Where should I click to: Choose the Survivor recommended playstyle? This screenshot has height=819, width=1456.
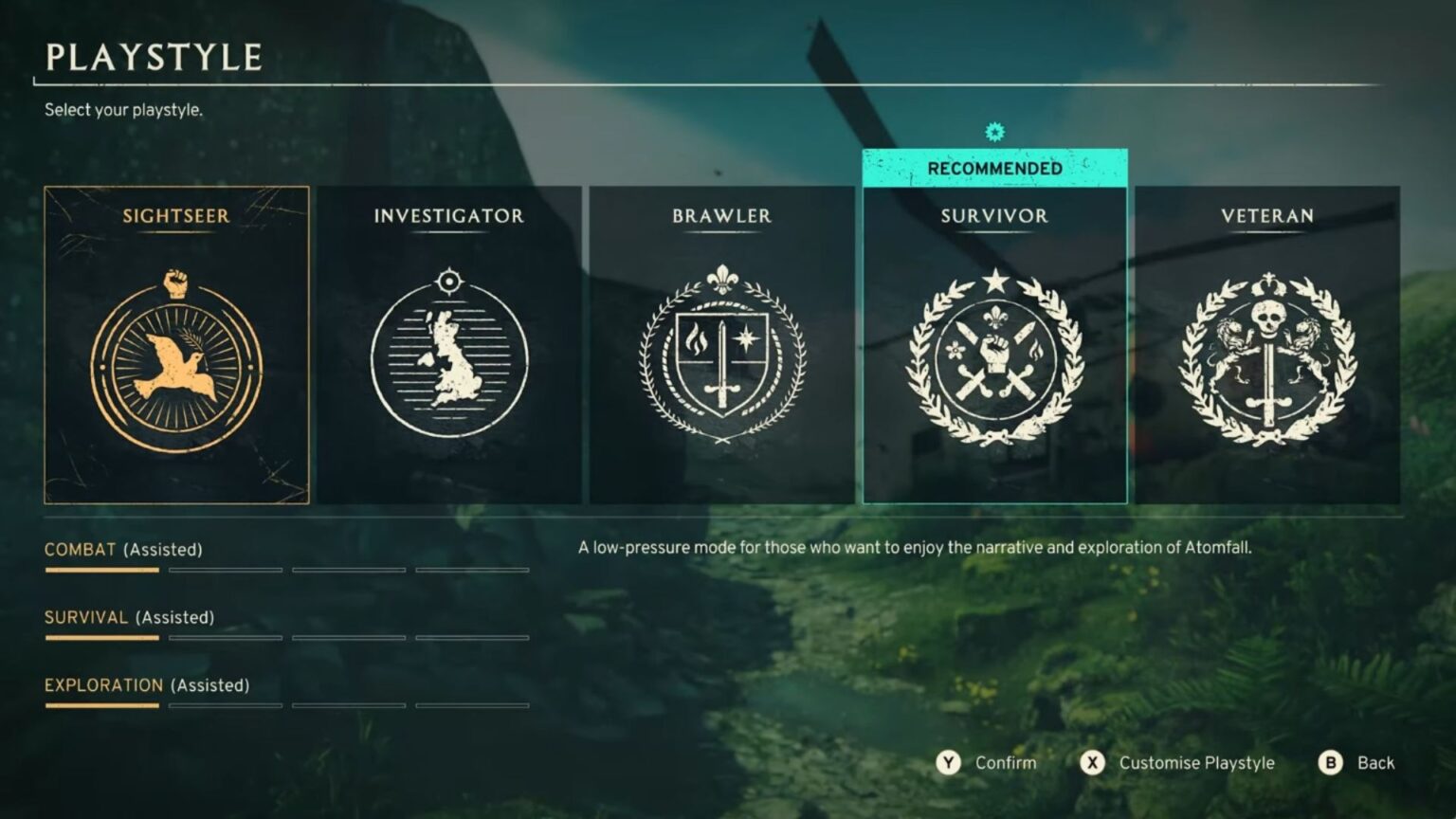tap(993, 344)
